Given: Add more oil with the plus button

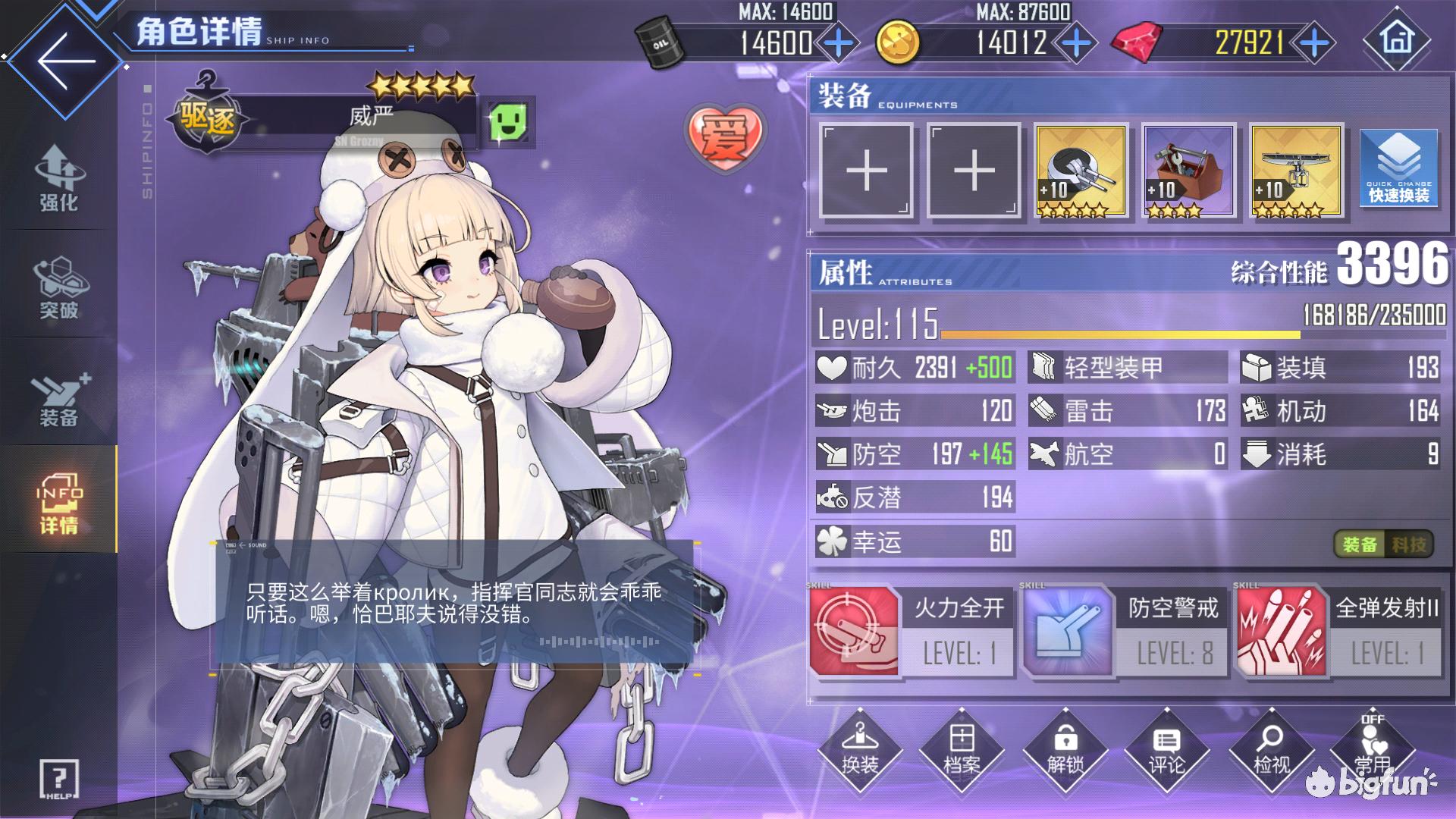Looking at the screenshot, I should pos(839,43).
